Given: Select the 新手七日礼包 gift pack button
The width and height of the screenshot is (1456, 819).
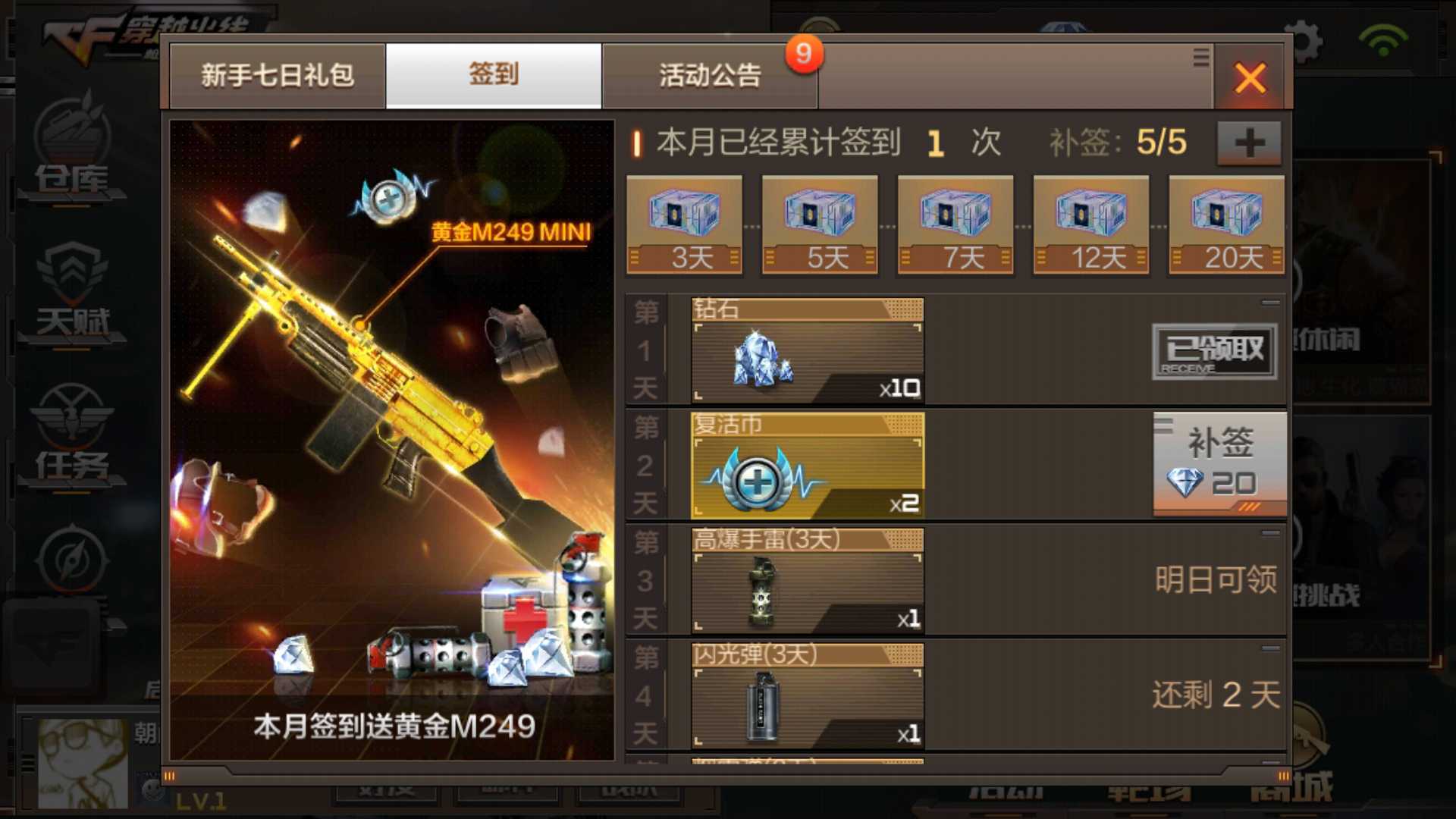Looking at the screenshot, I should click(x=278, y=76).
